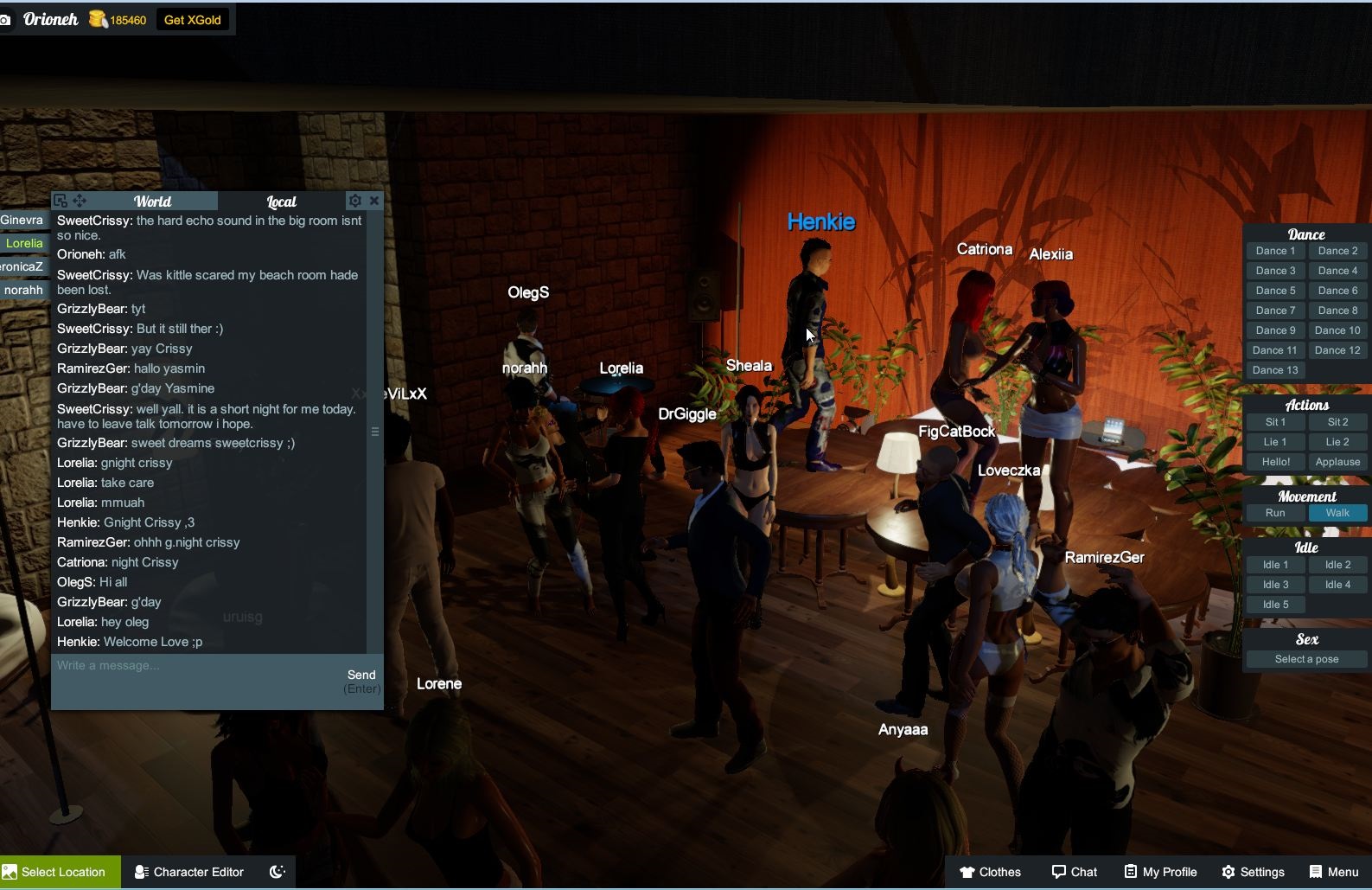Open the Clothes menu

[x=990, y=872]
